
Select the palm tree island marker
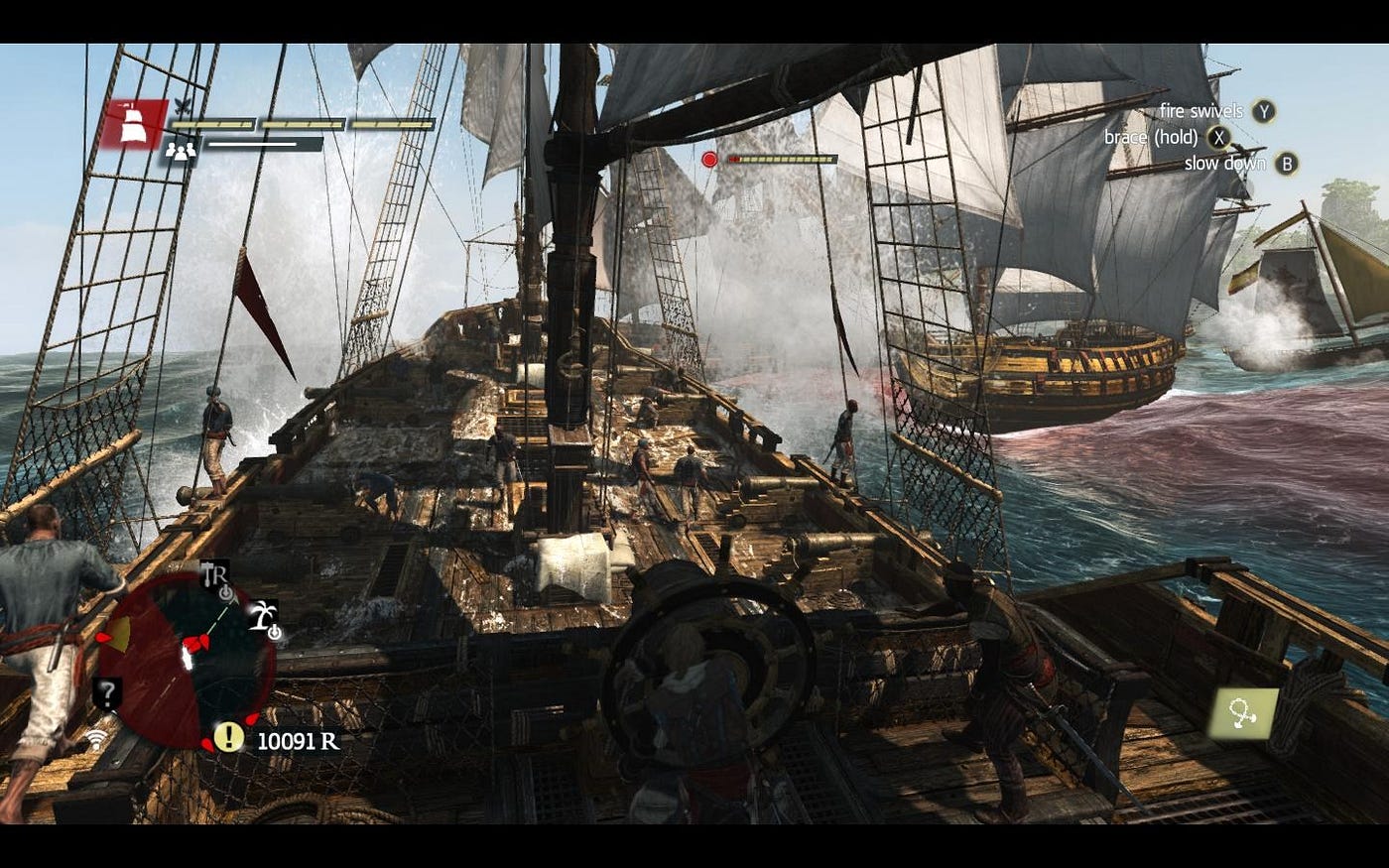point(263,617)
